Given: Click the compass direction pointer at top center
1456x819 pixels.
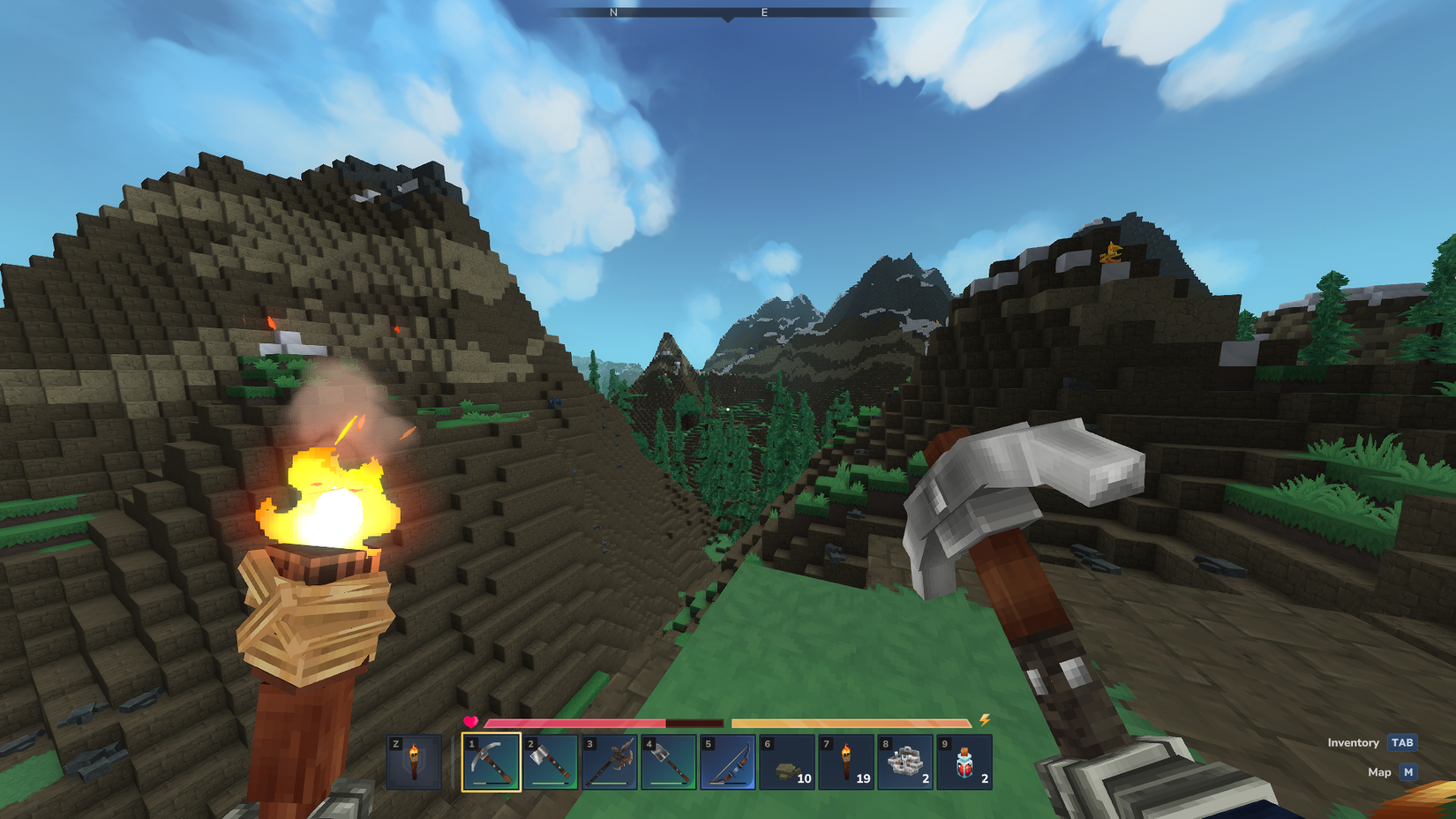Looking at the screenshot, I should 727,19.
